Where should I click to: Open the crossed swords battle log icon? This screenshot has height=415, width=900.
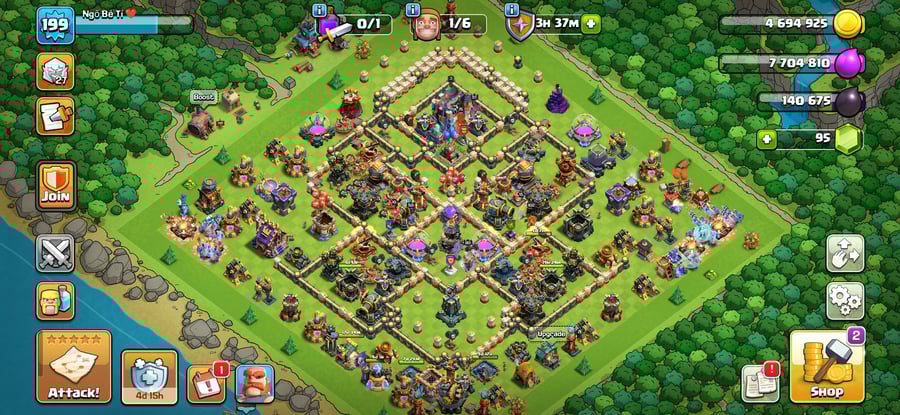pos(55,253)
